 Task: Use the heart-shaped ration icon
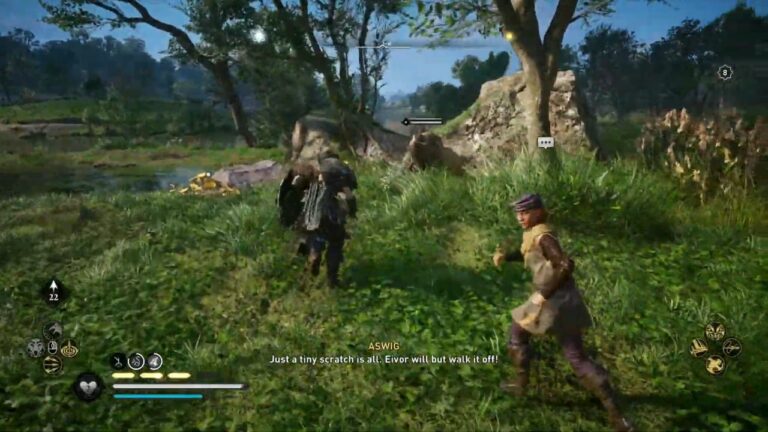(88, 386)
